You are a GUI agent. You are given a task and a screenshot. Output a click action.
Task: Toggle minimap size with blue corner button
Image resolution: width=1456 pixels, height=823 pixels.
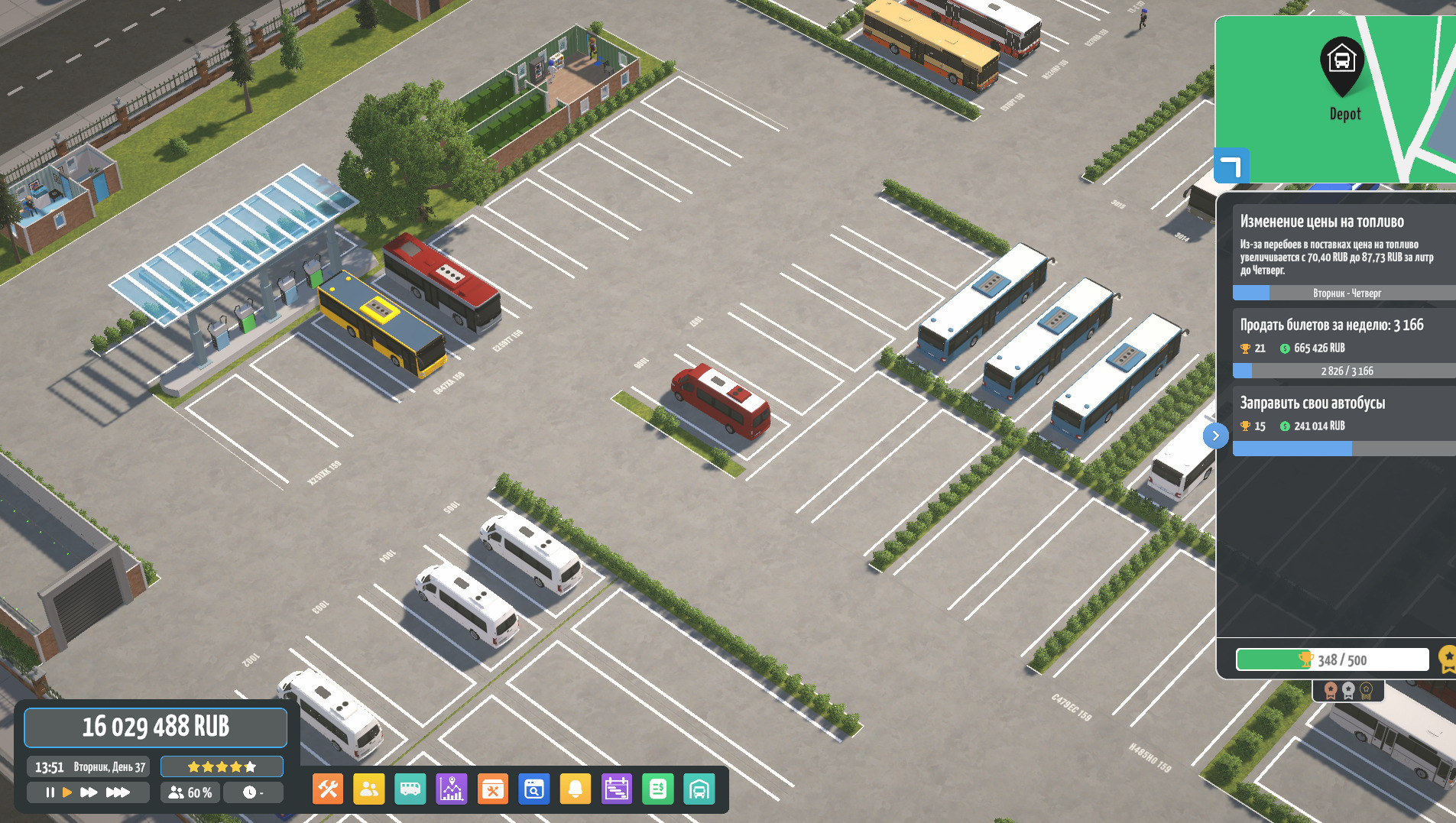coord(1231,166)
